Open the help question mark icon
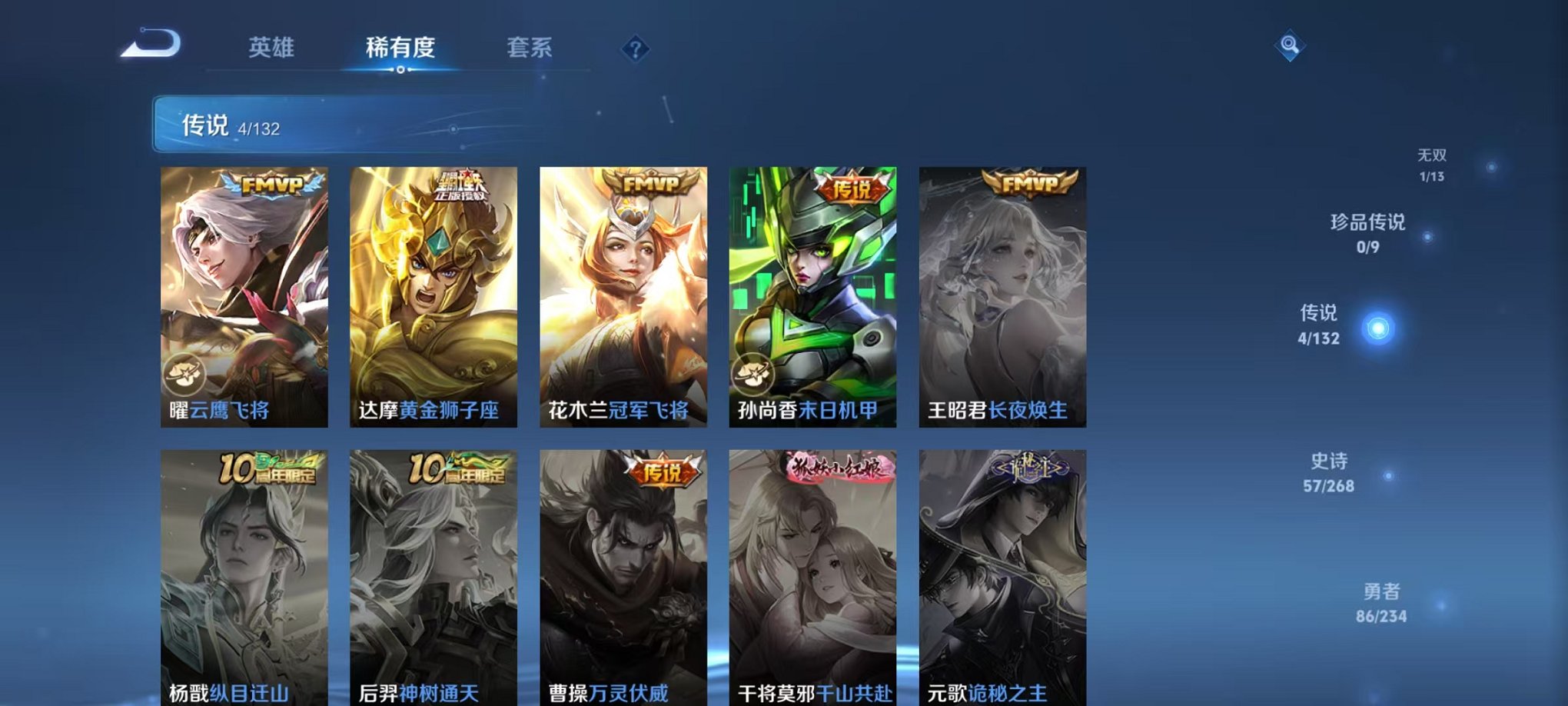Screen dimensions: 1568x706 tap(633, 50)
